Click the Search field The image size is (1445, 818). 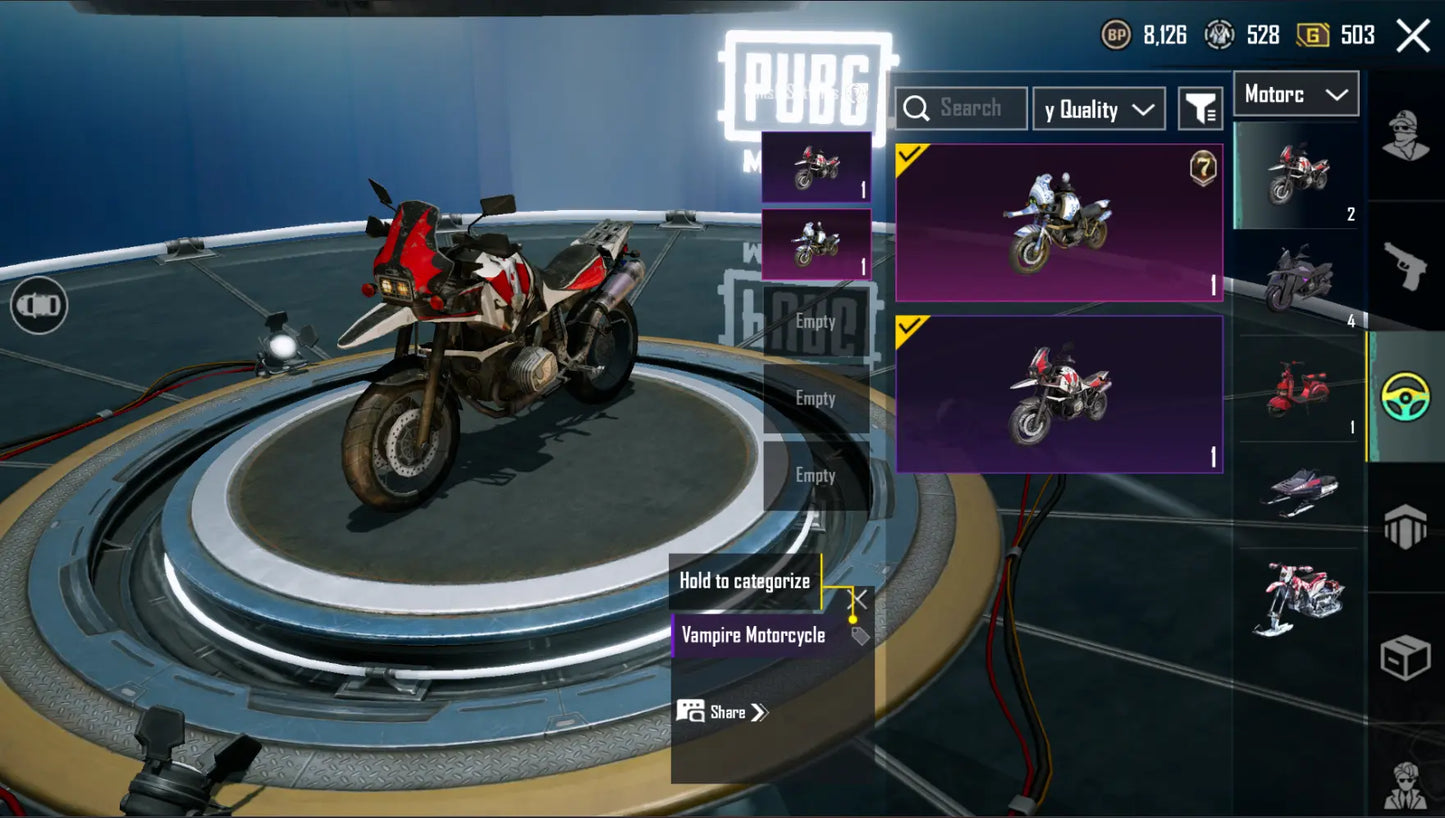tap(961, 108)
